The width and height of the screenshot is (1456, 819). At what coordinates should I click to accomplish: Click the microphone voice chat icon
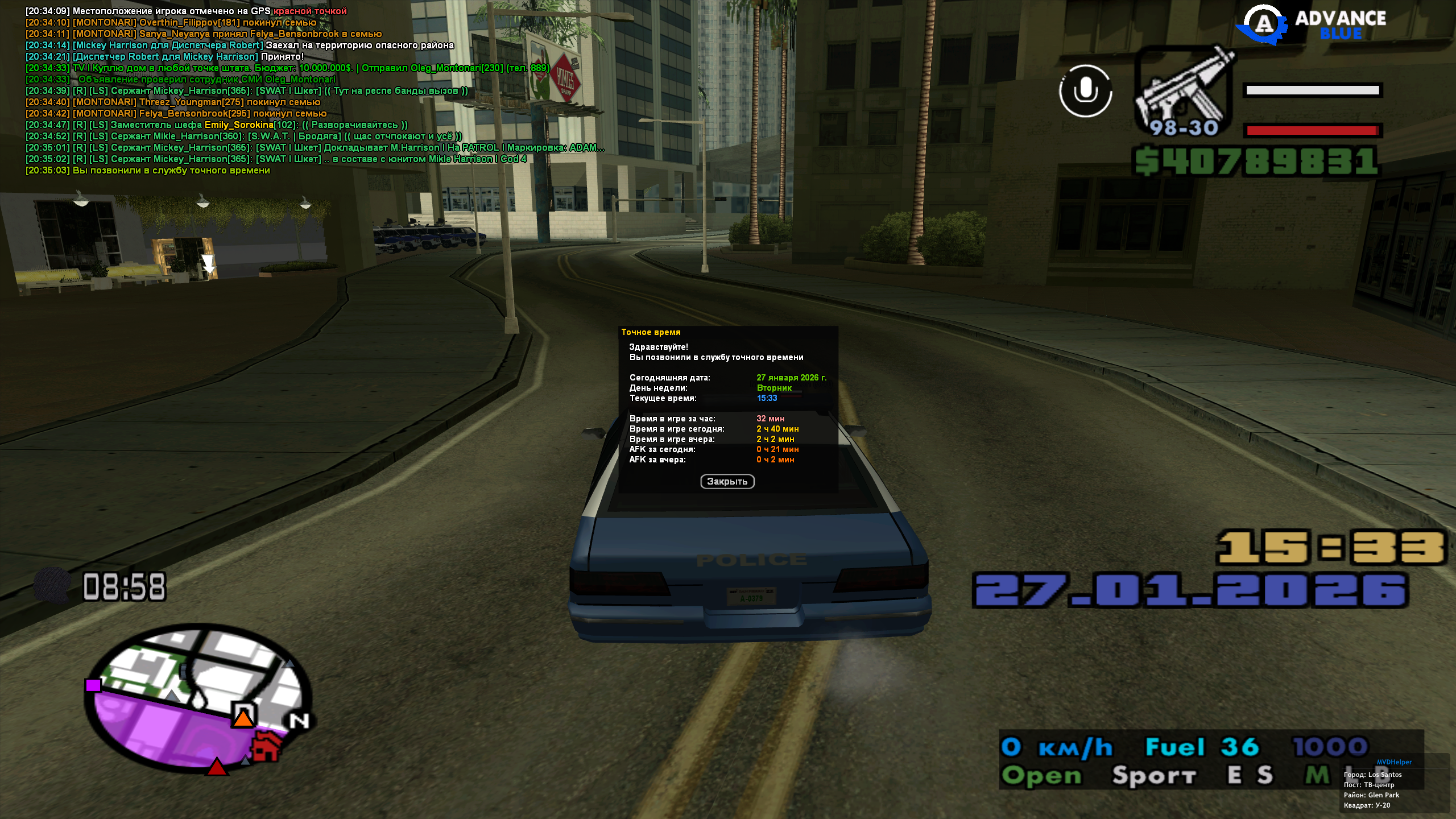(x=1085, y=91)
